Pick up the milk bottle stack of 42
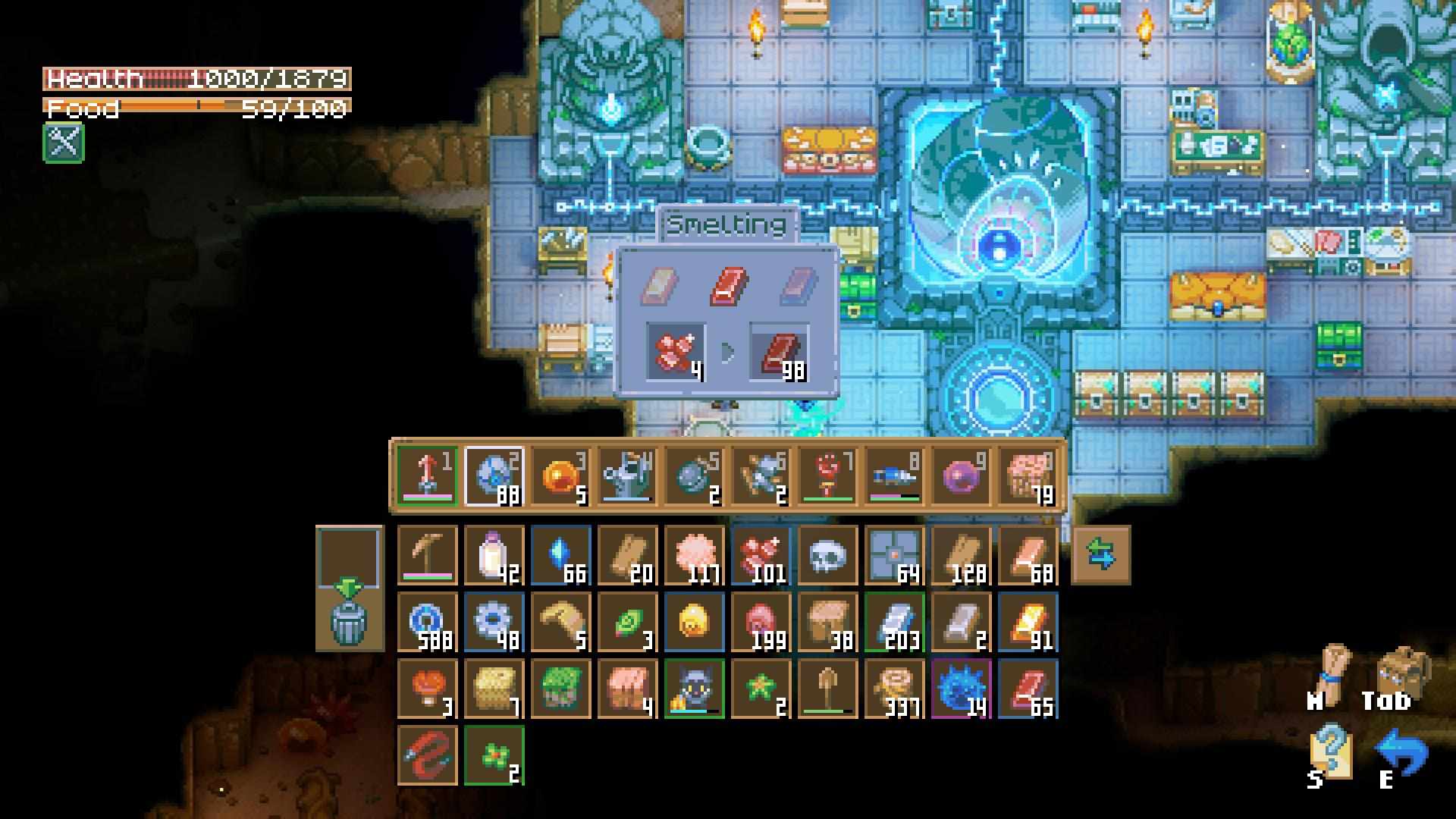 pyautogui.click(x=494, y=555)
